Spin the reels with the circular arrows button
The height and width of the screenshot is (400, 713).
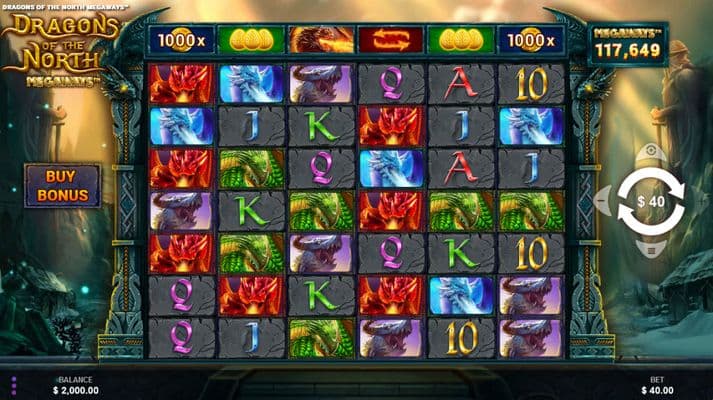tap(650, 202)
